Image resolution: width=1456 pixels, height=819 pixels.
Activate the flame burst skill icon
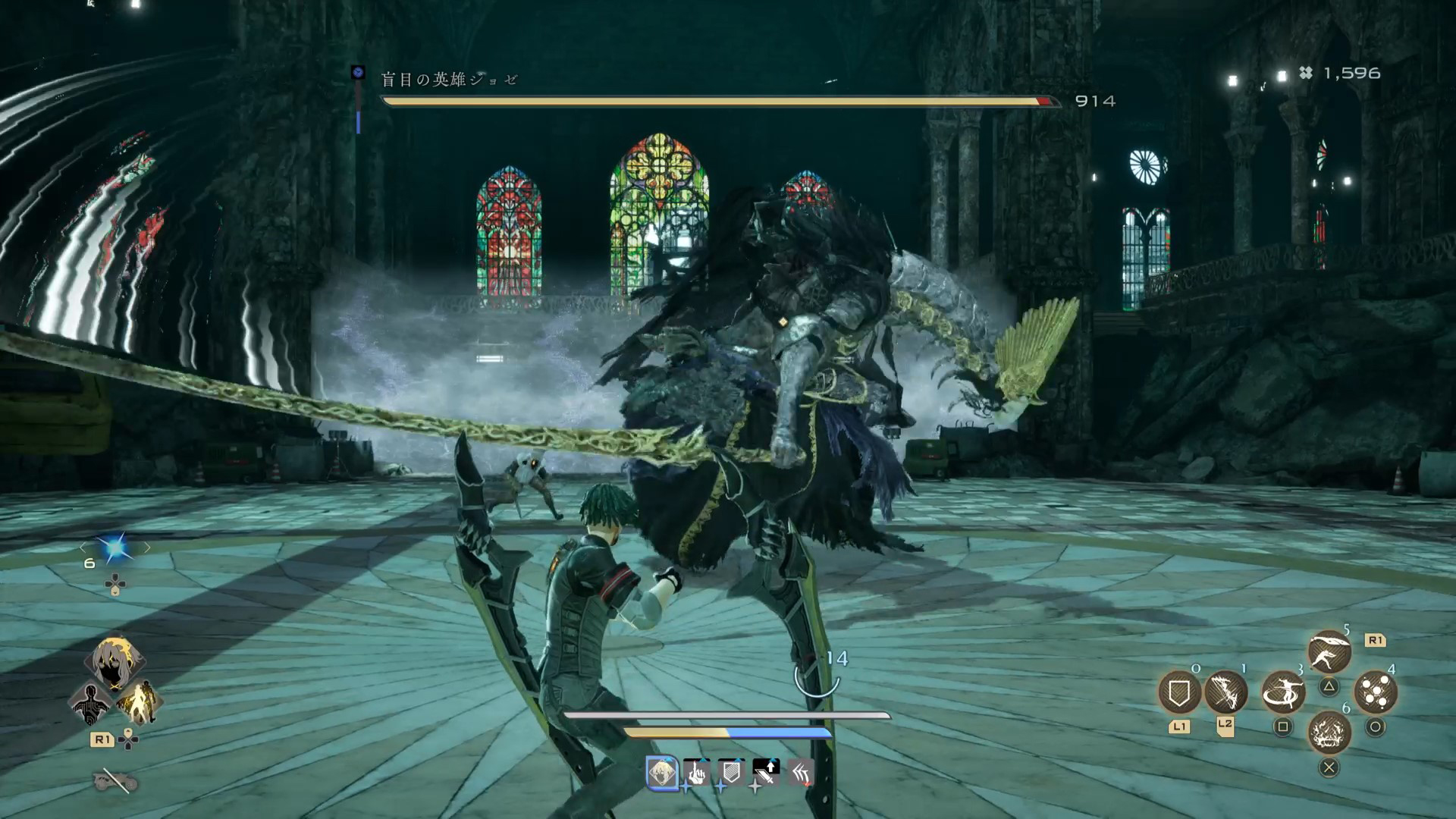coord(1329,733)
